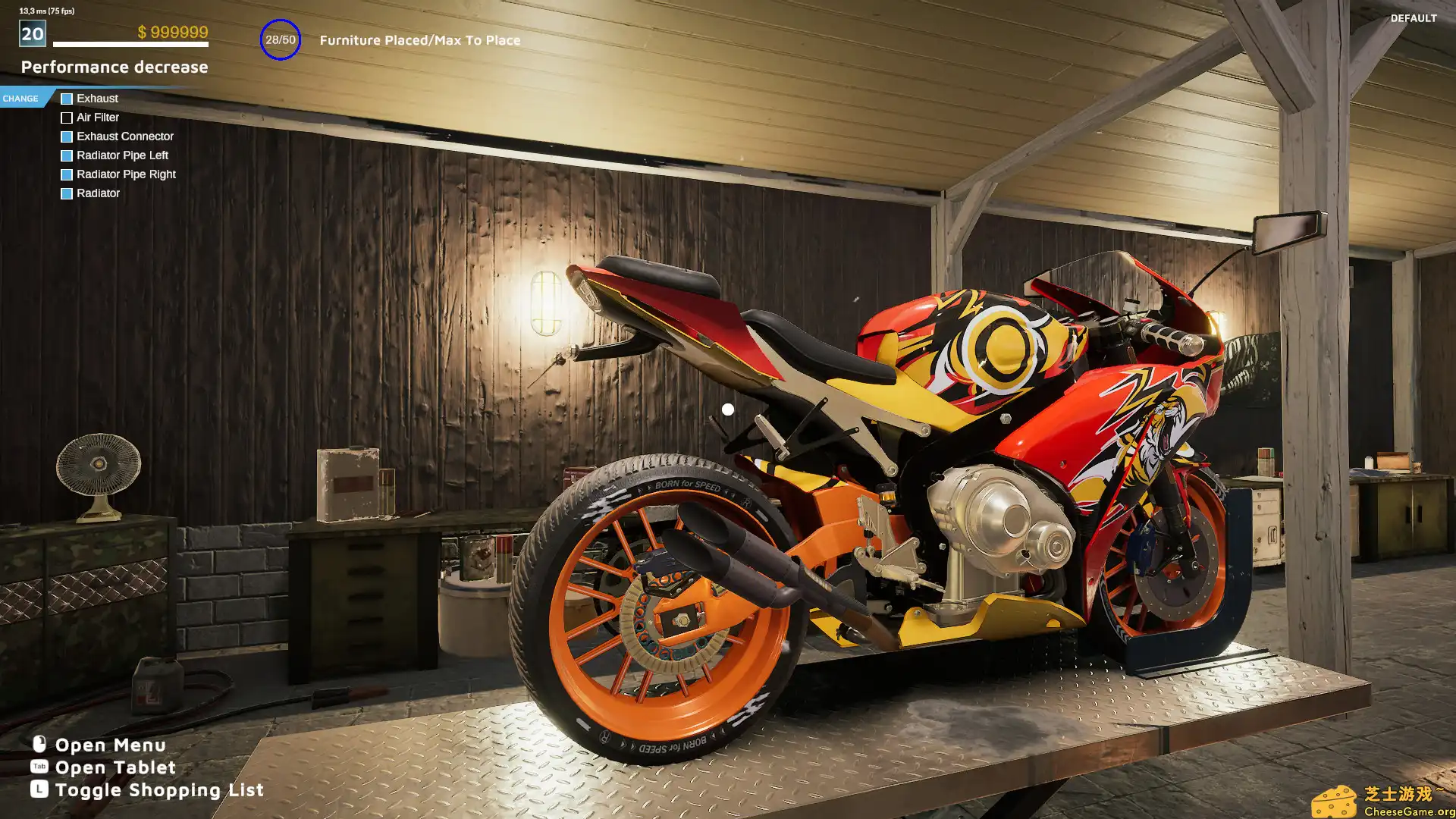Screen dimensions: 1456x819
Task: Open Menu from the bottom prompt
Action: [110, 745]
